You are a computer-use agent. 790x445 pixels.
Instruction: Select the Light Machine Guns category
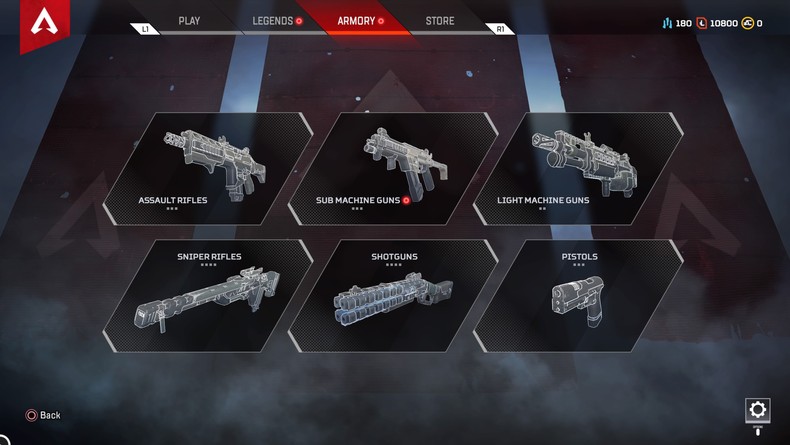(578, 168)
